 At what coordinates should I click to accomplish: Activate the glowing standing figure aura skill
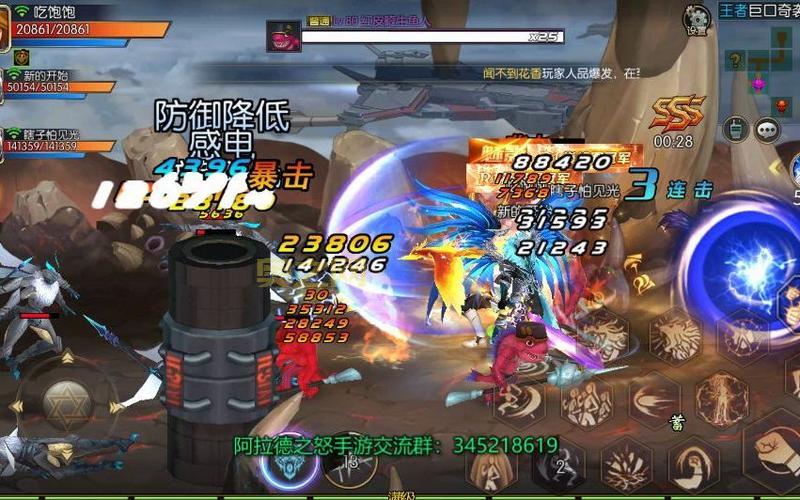722,400
